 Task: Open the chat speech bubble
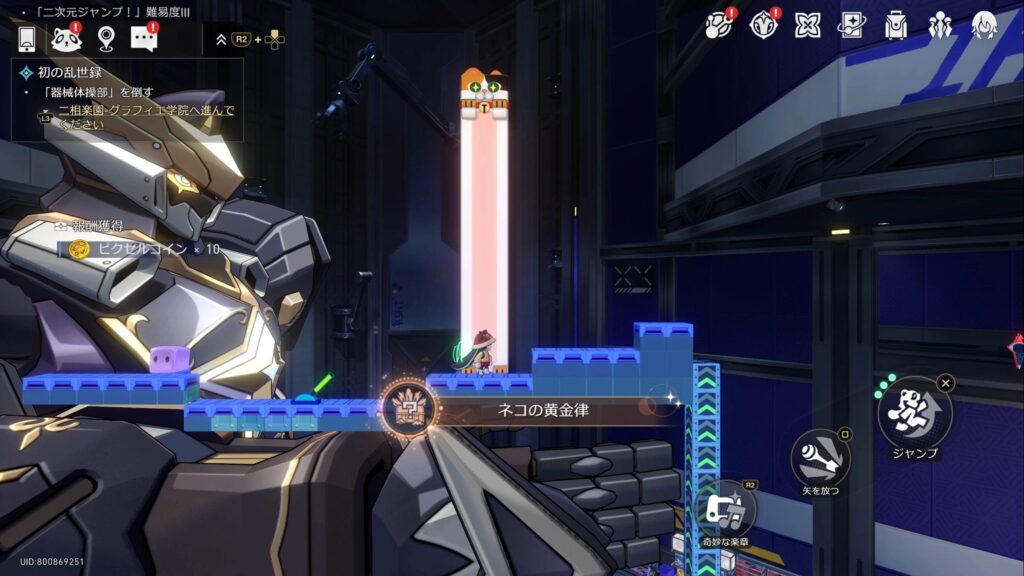(x=144, y=39)
